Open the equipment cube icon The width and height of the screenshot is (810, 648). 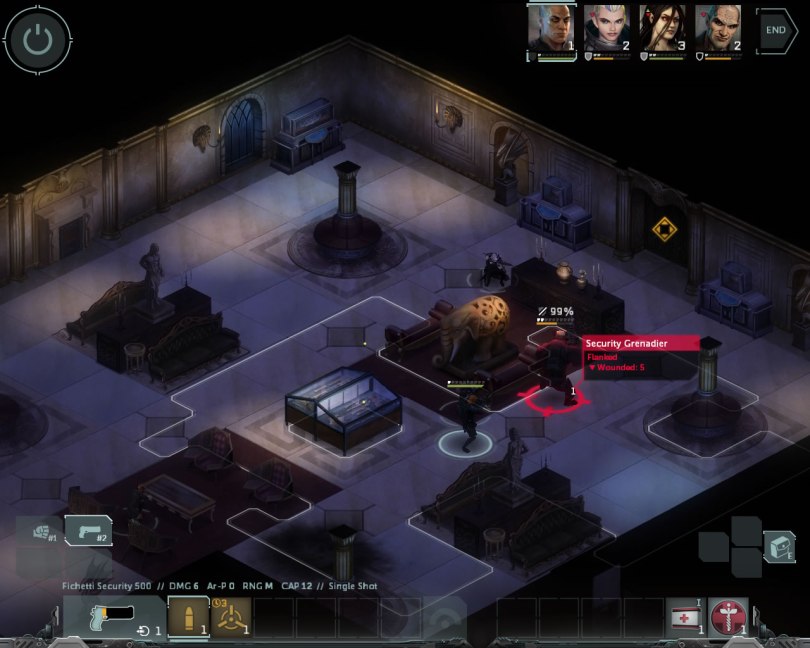(x=779, y=546)
